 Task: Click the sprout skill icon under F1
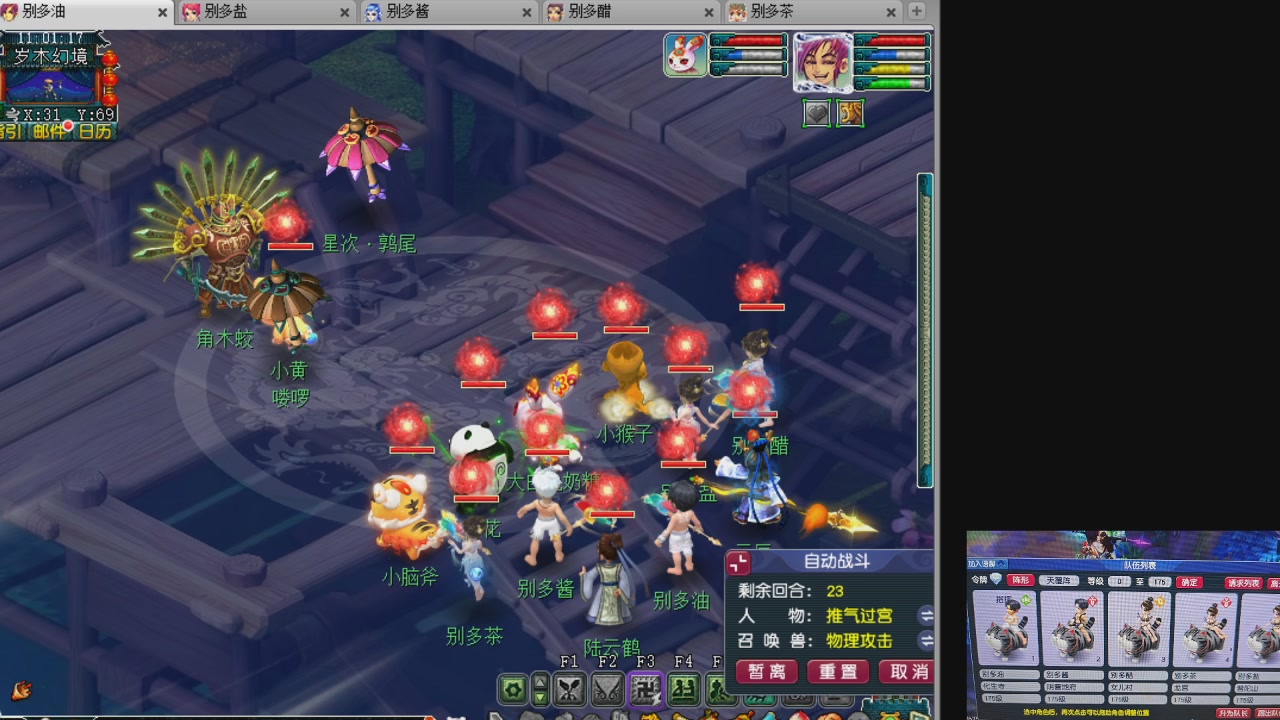tap(568, 689)
